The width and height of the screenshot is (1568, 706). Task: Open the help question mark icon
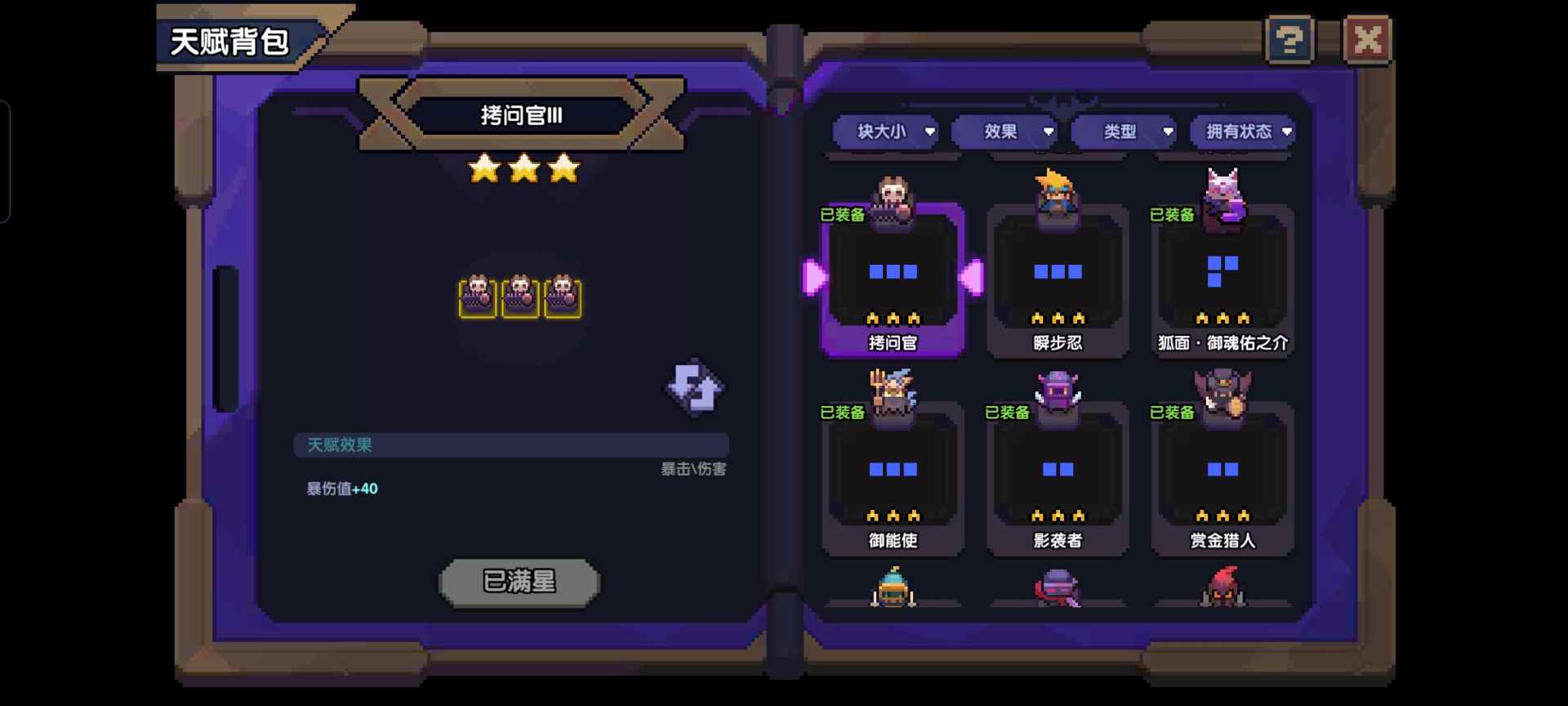pyautogui.click(x=1288, y=38)
